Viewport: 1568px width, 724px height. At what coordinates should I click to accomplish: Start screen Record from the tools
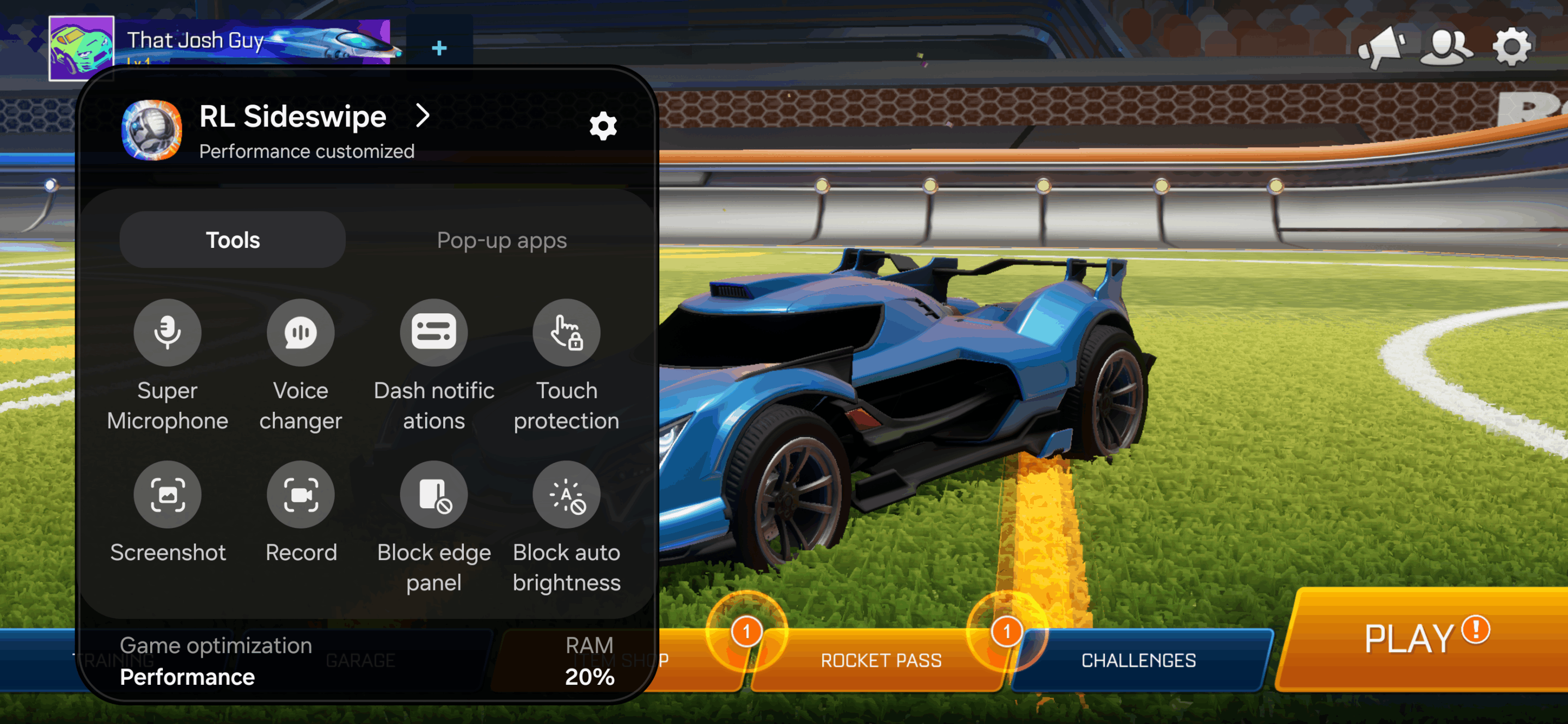301,495
